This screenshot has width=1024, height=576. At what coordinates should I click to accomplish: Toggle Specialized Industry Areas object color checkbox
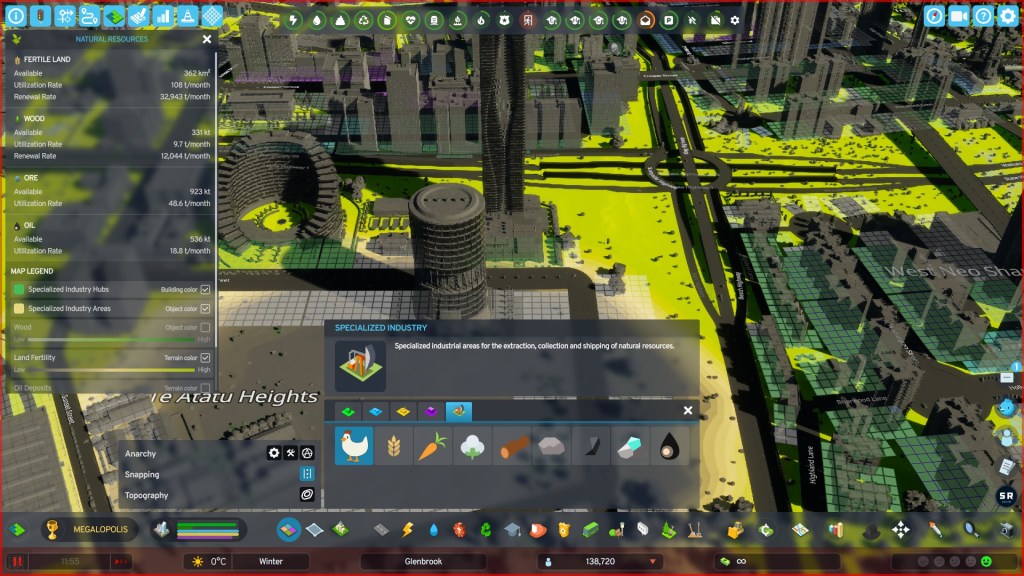coord(205,309)
